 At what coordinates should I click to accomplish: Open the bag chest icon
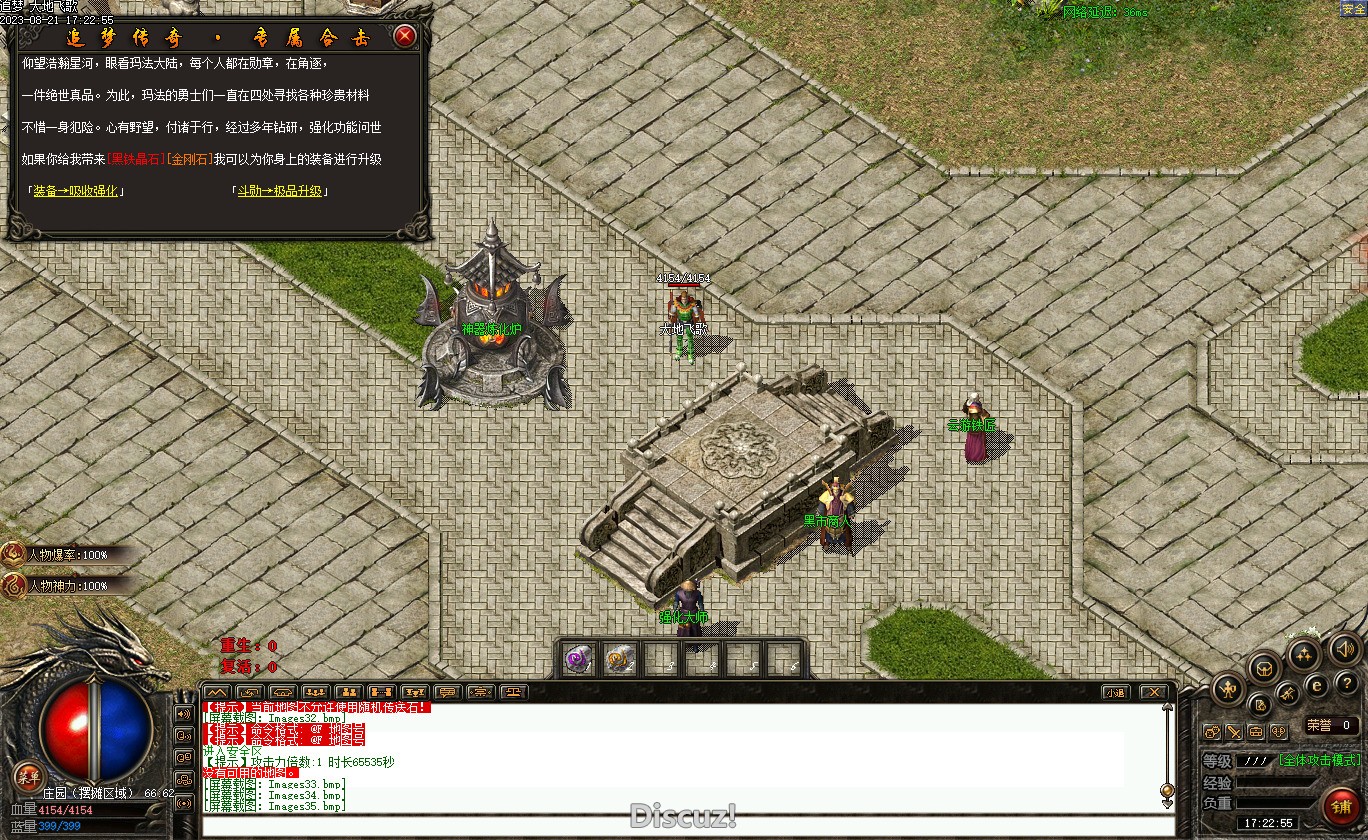pyautogui.click(x=1265, y=668)
